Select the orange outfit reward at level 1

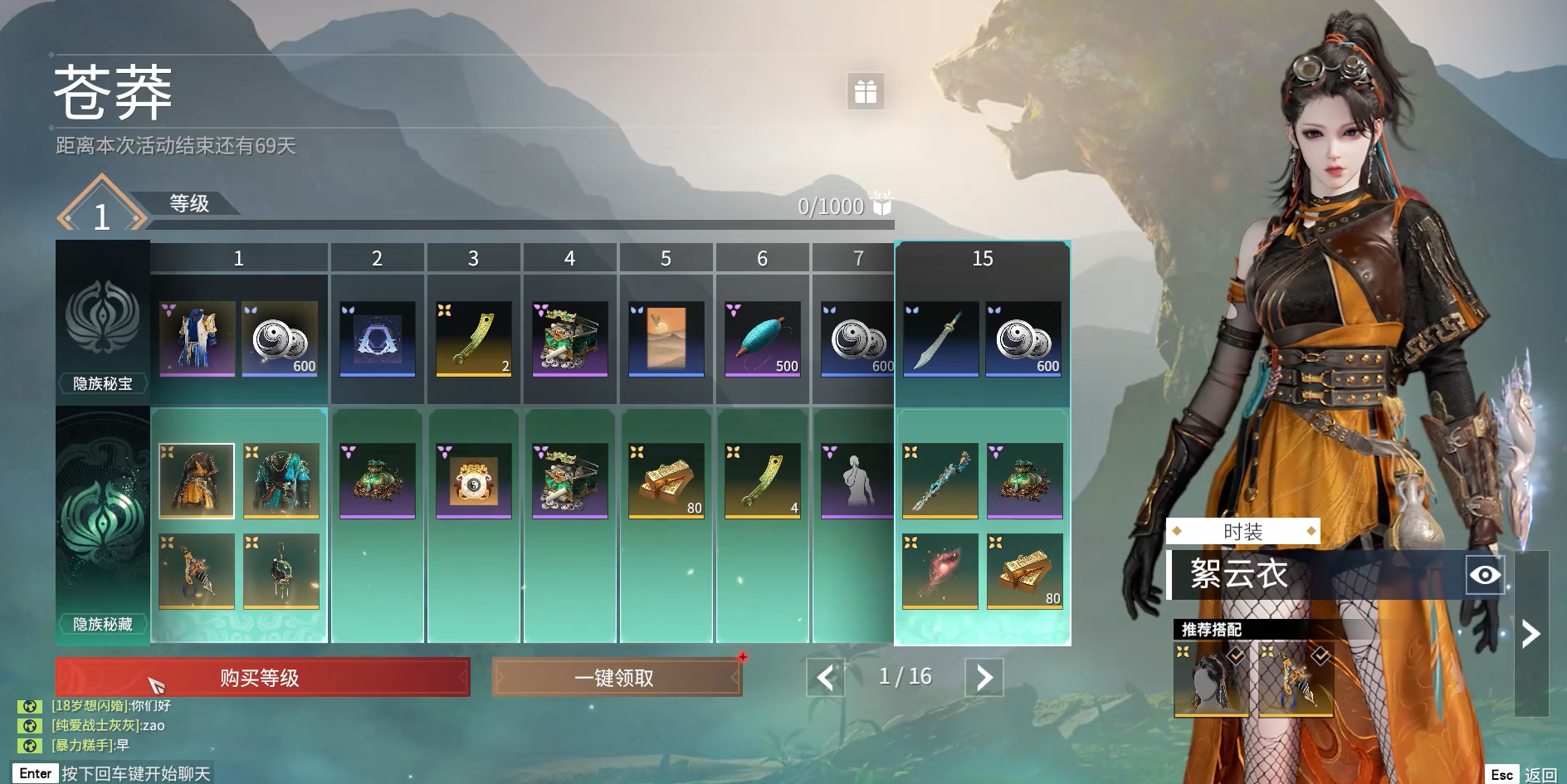click(x=197, y=481)
